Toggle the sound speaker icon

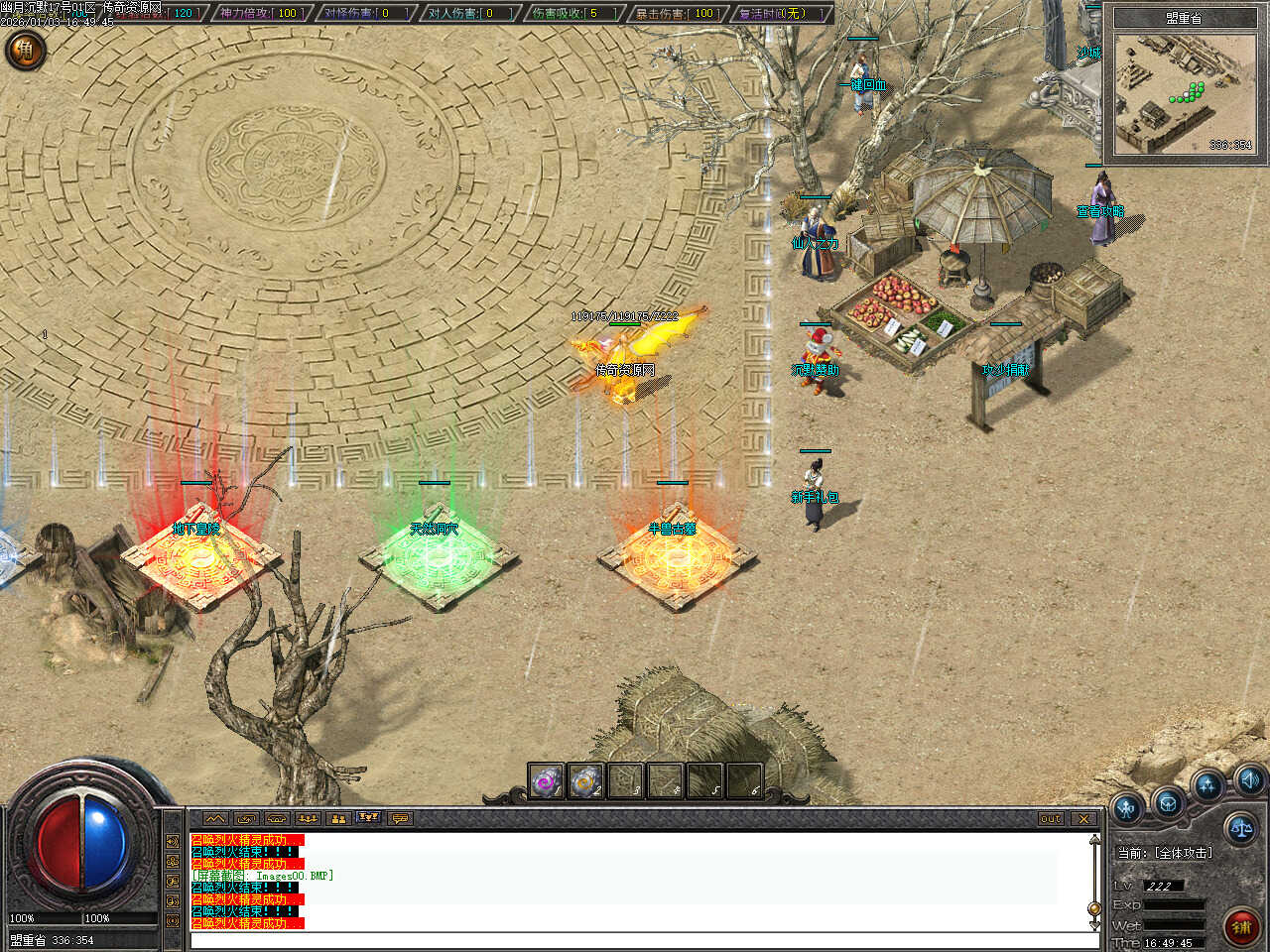pyautogui.click(x=1248, y=777)
